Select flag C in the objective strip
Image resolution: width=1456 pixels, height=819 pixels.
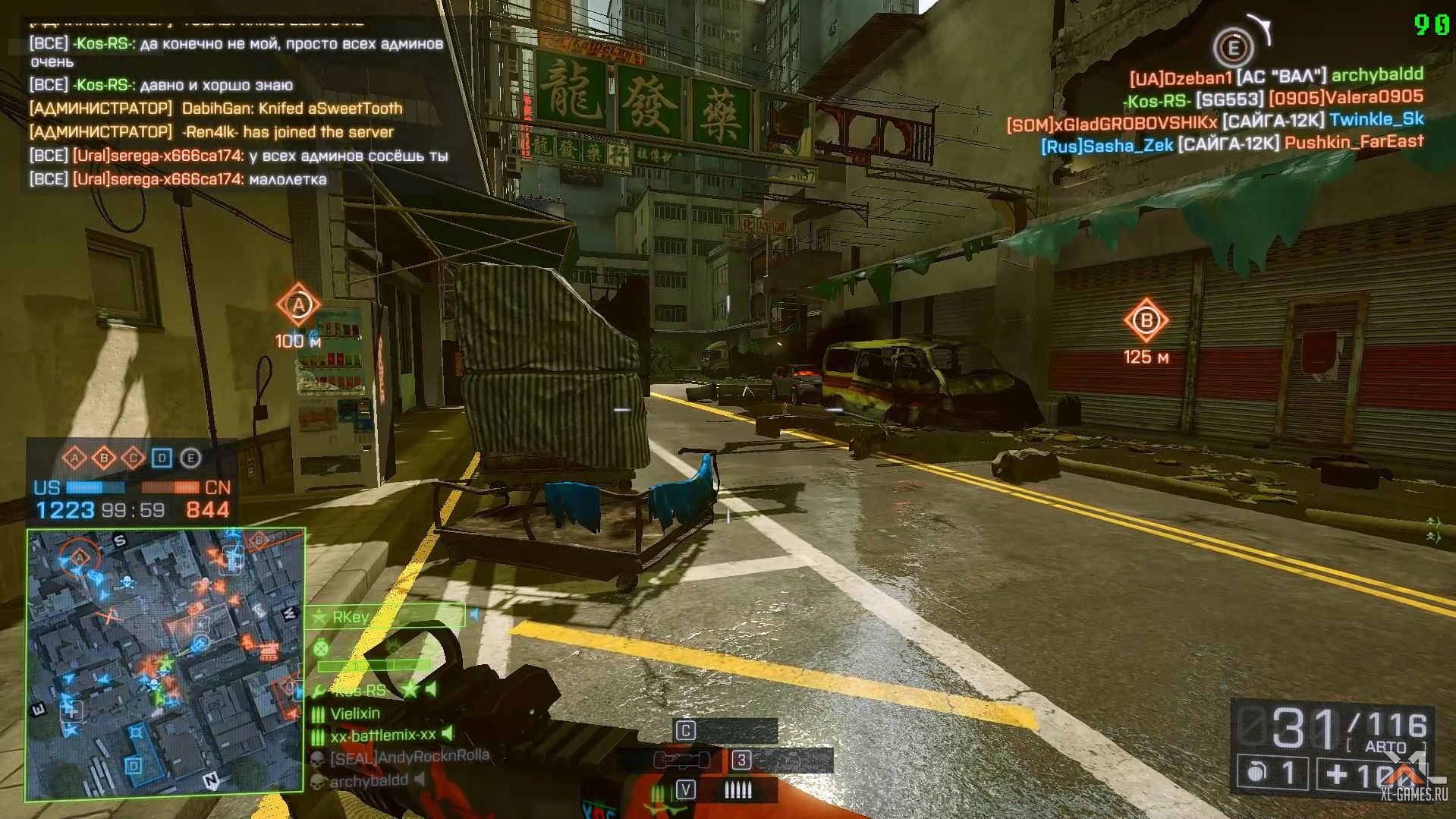click(134, 458)
